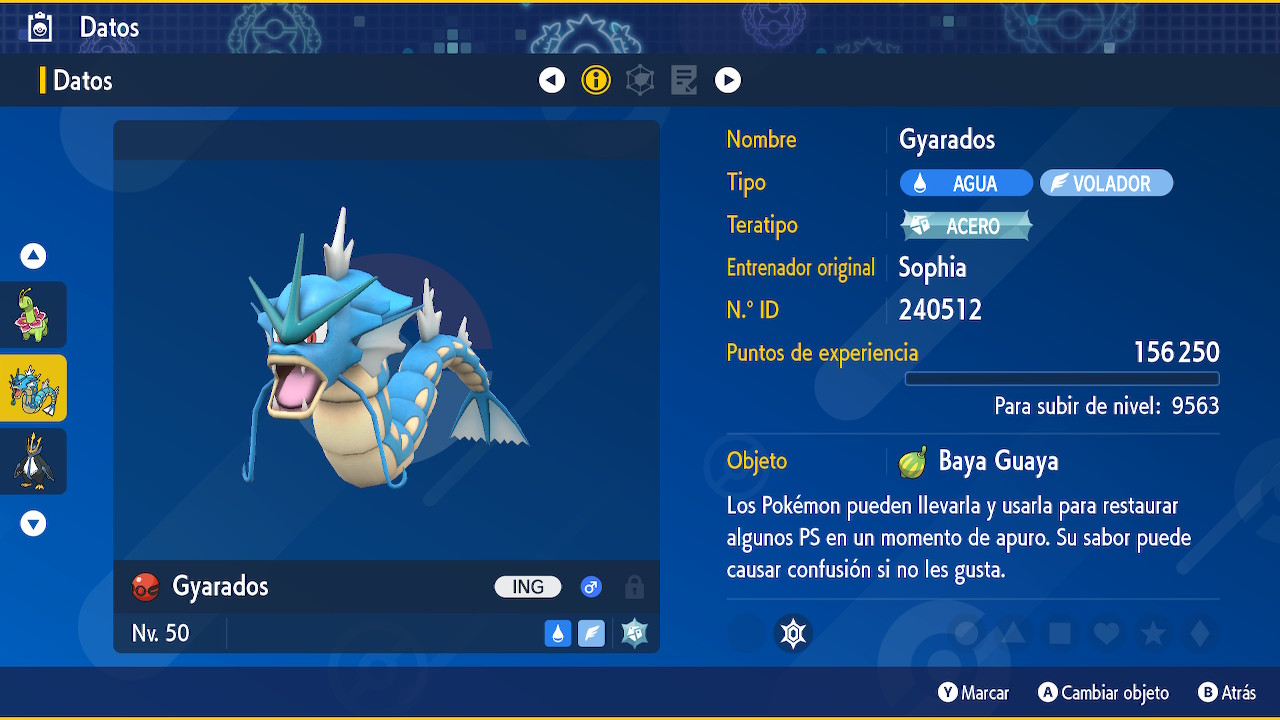Select the Water type droplet icon under Gyarados

(x=558, y=633)
